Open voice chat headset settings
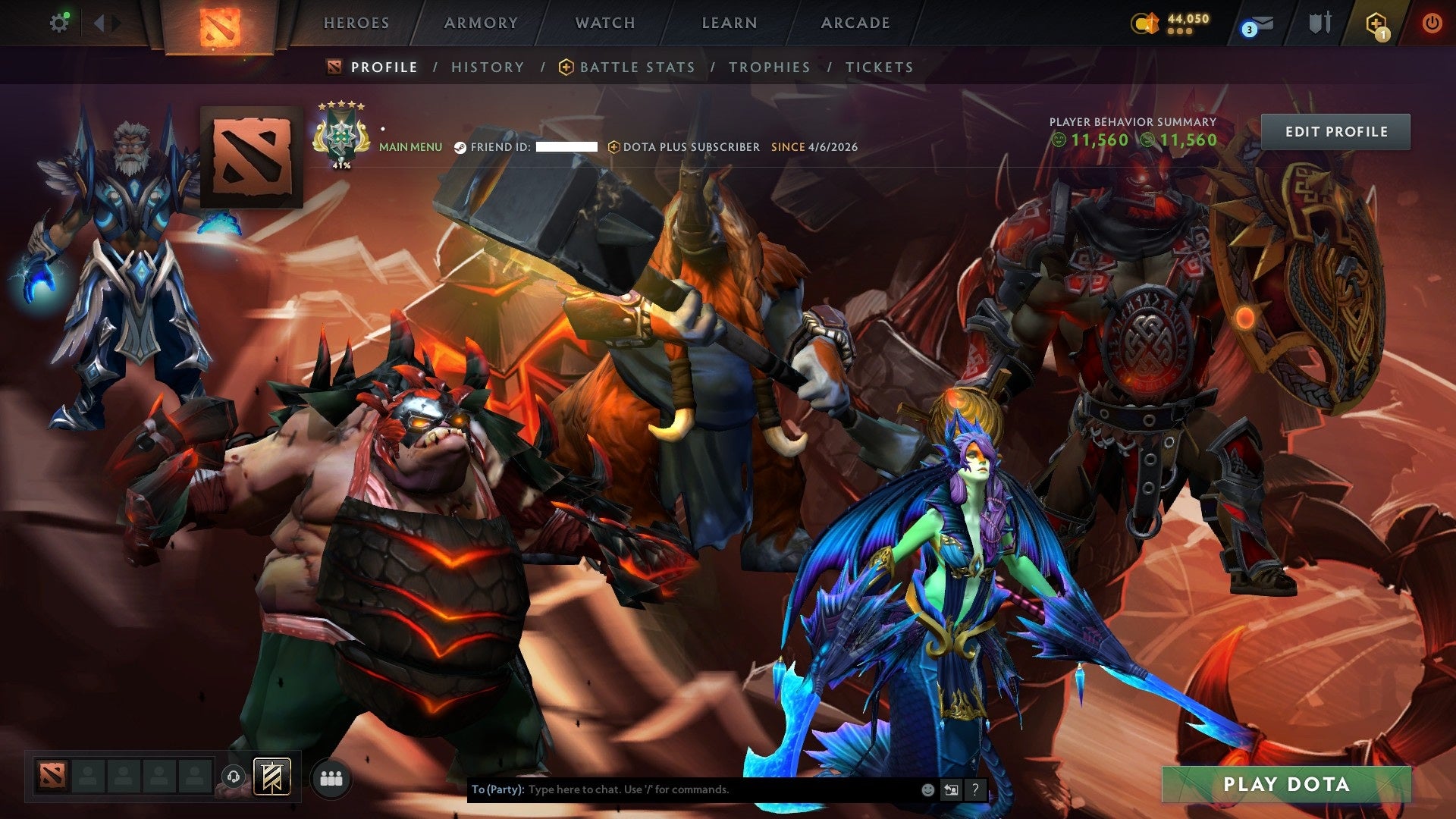Viewport: 1456px width, 819px height. pyautogui.click(x=233, y=777)
